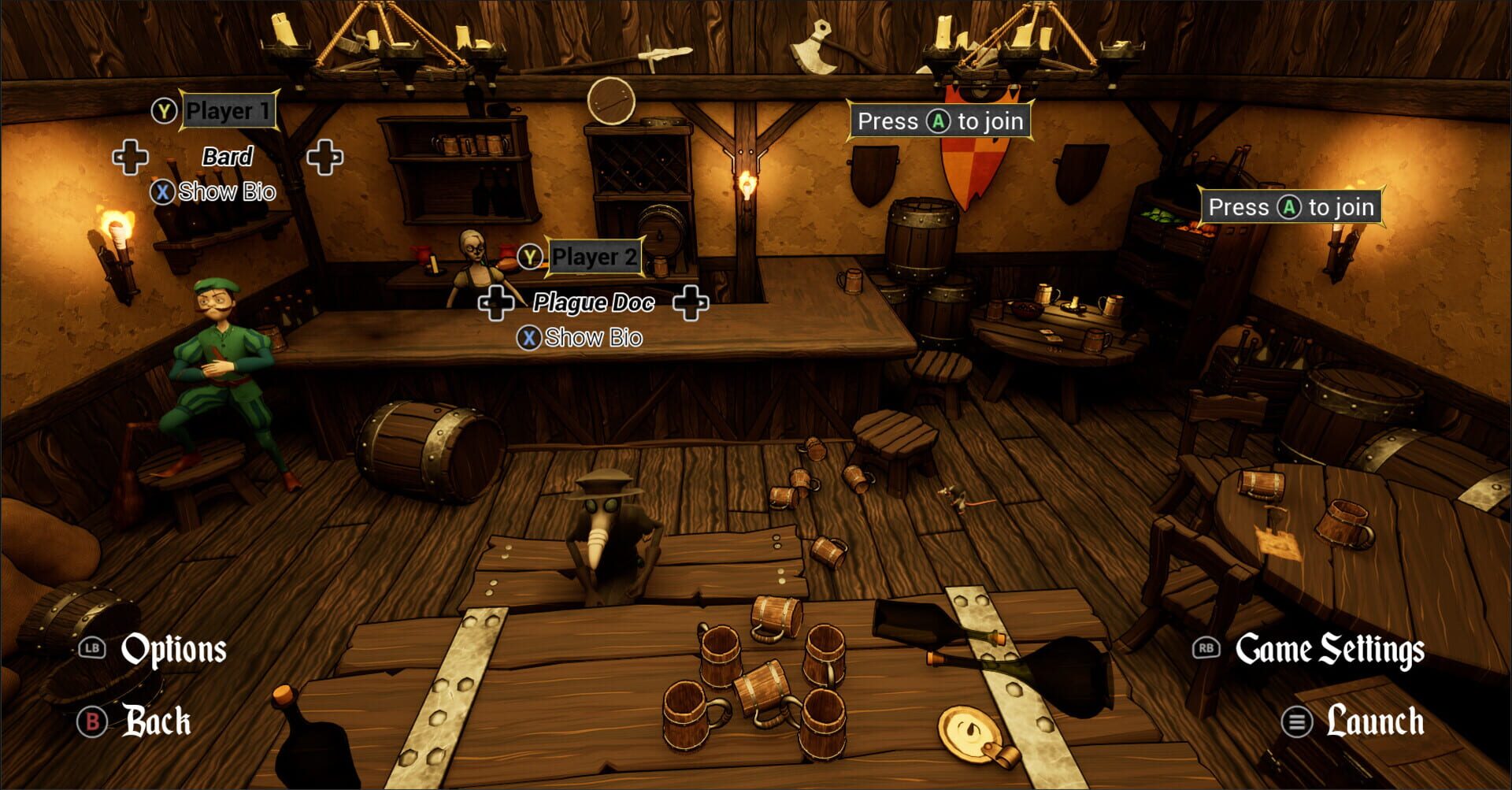Viewport: 1512px width, 790px height.
Task: Click the RB bumper icon next to Game Settings
Action: 1206,650
